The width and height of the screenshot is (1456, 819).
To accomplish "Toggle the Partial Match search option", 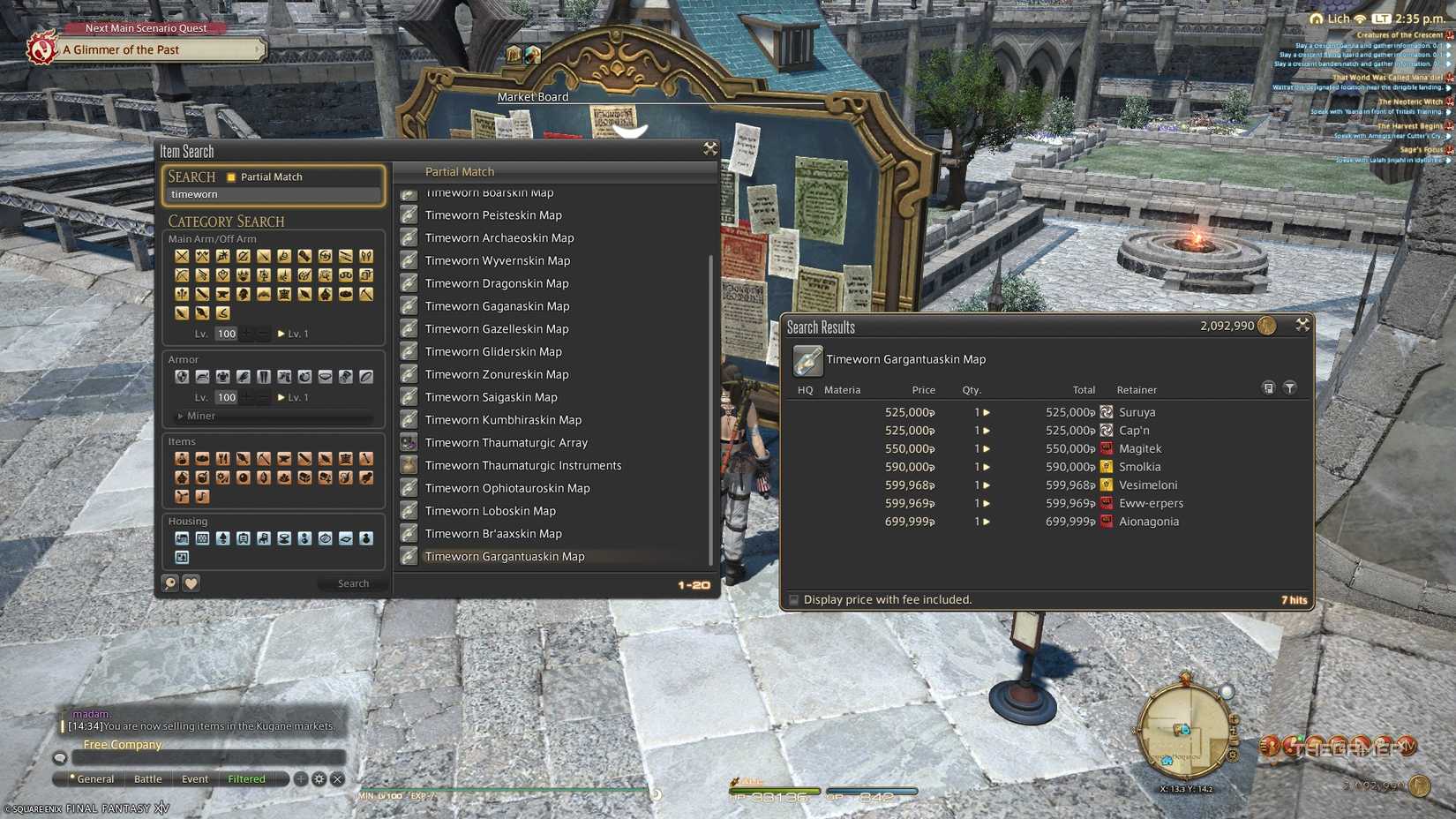I will (x=232, y=177).
